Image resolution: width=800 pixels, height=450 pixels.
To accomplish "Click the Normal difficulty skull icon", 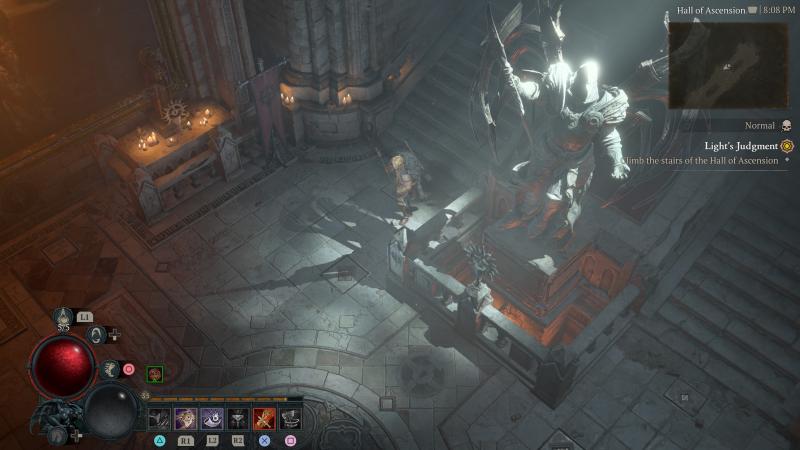I will pos(786,126).
